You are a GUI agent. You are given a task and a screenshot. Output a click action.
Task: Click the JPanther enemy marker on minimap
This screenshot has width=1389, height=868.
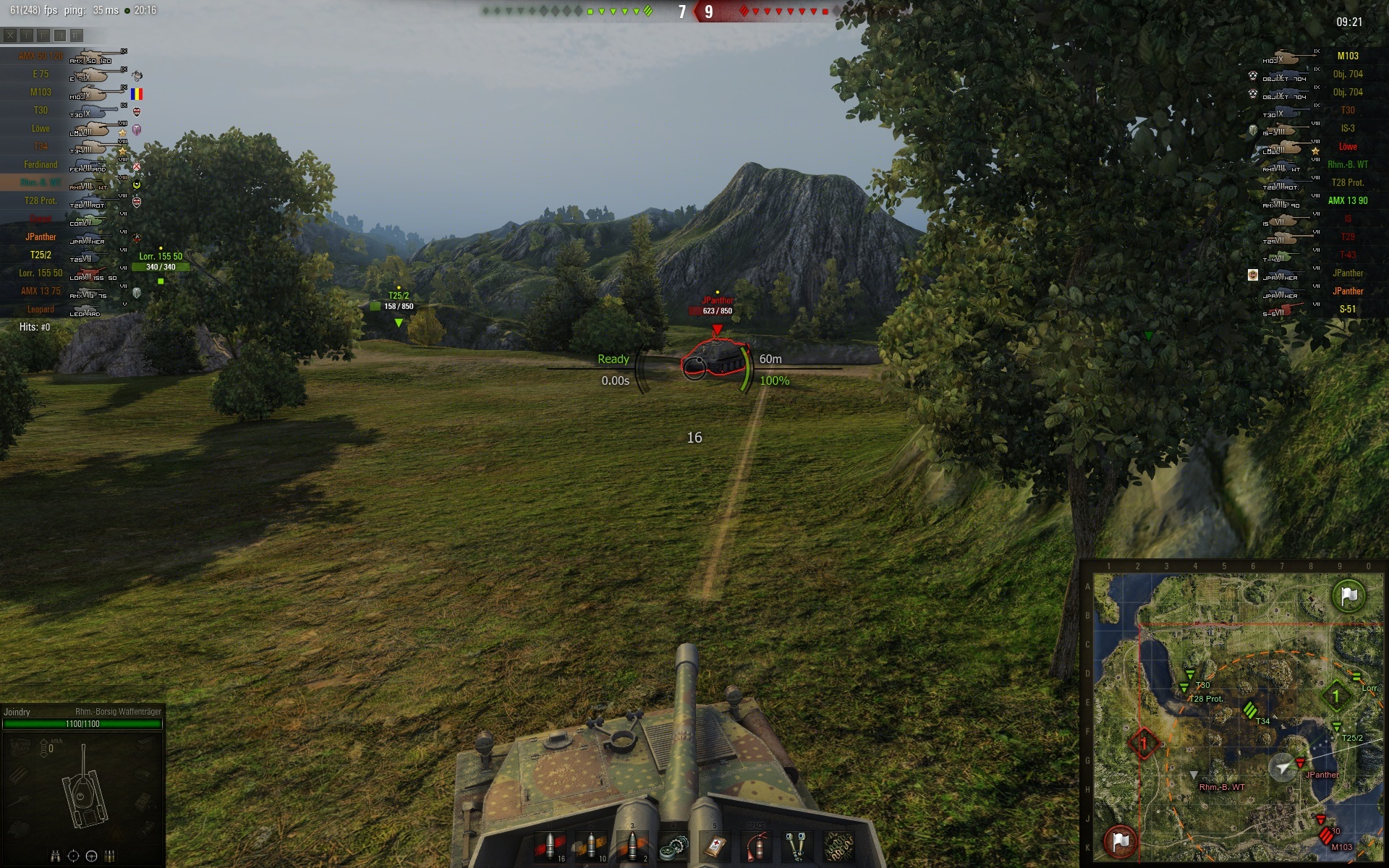tap(1300, 763)
